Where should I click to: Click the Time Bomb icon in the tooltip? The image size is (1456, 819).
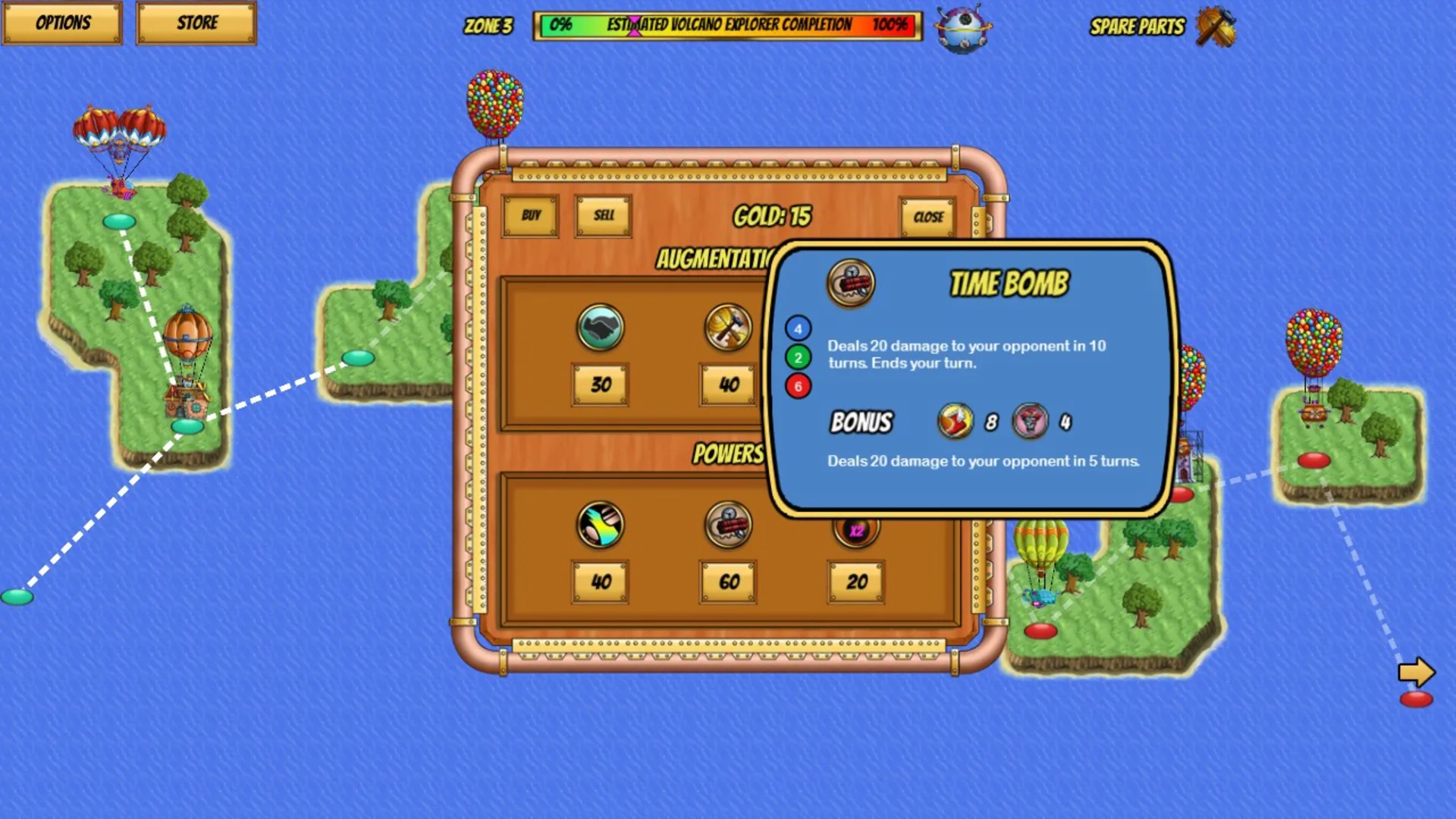point(849,284)
